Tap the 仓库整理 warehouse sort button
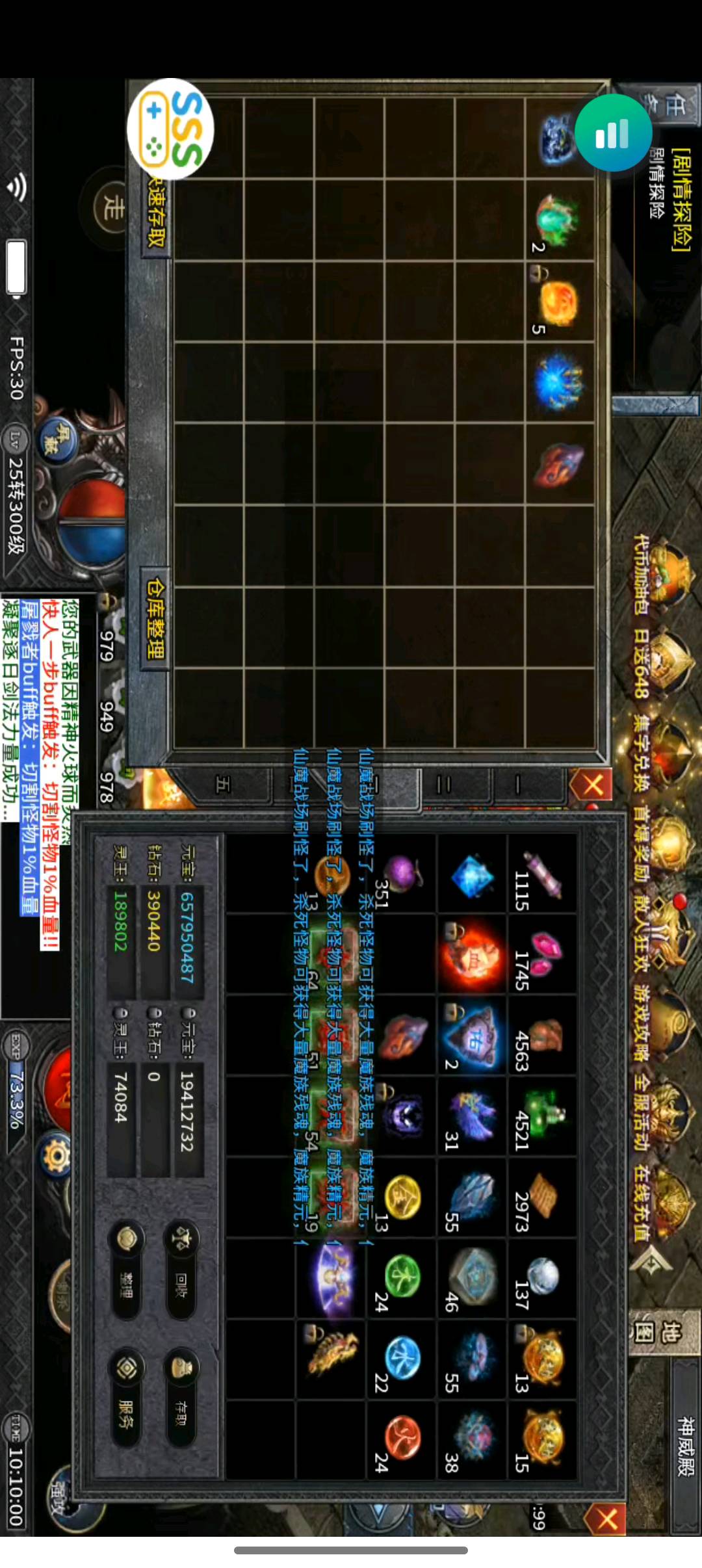 tap(156, 618)
